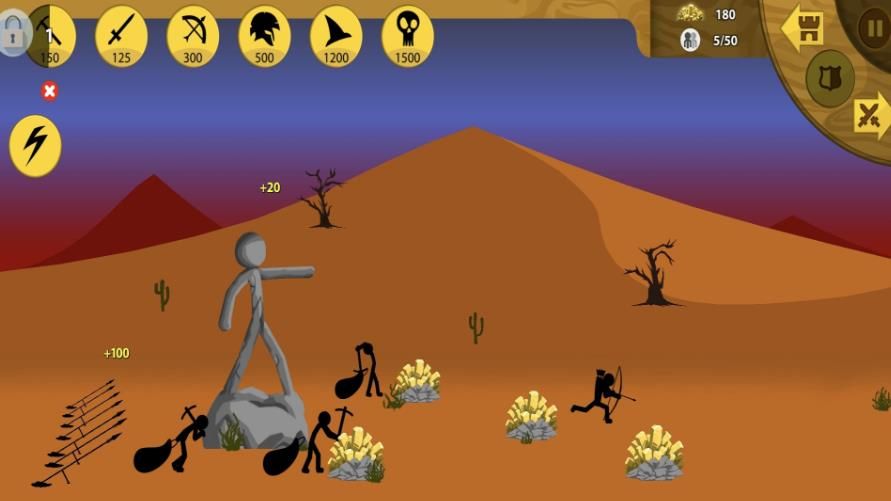Retreat the army to the castle

point(802,27)
